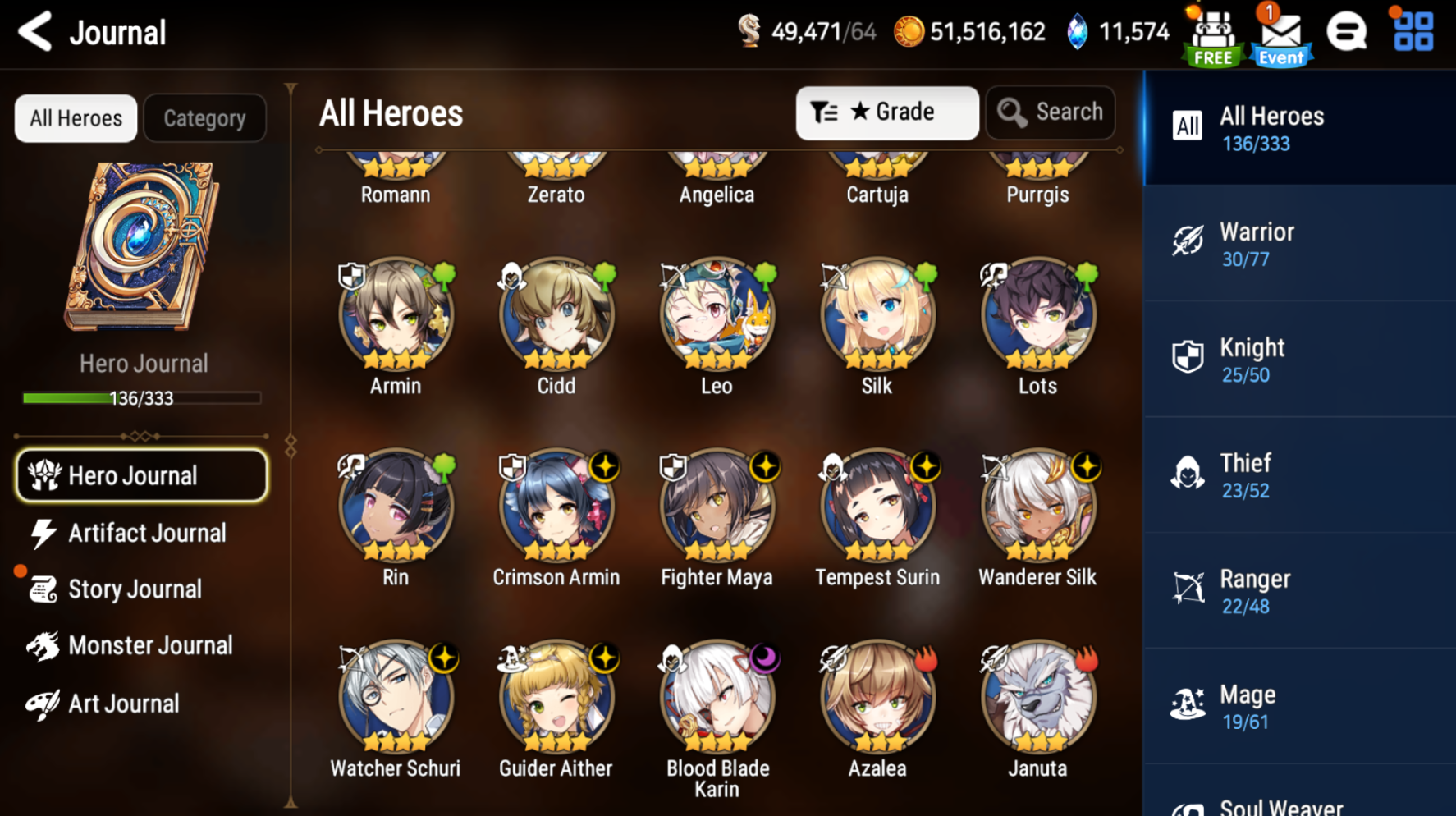
Task: View Tempest Surin's journal entry
Action: coord(877,506)
